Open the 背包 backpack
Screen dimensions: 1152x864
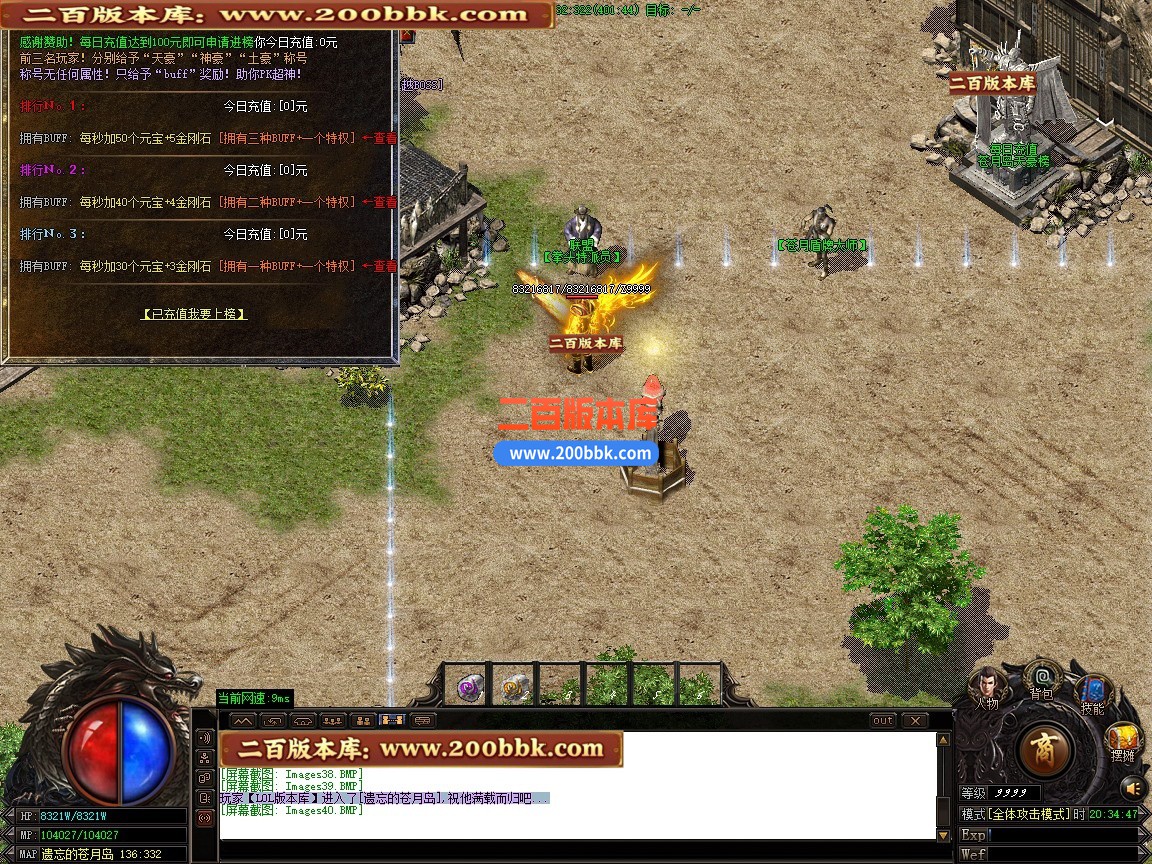[1042, 677]
